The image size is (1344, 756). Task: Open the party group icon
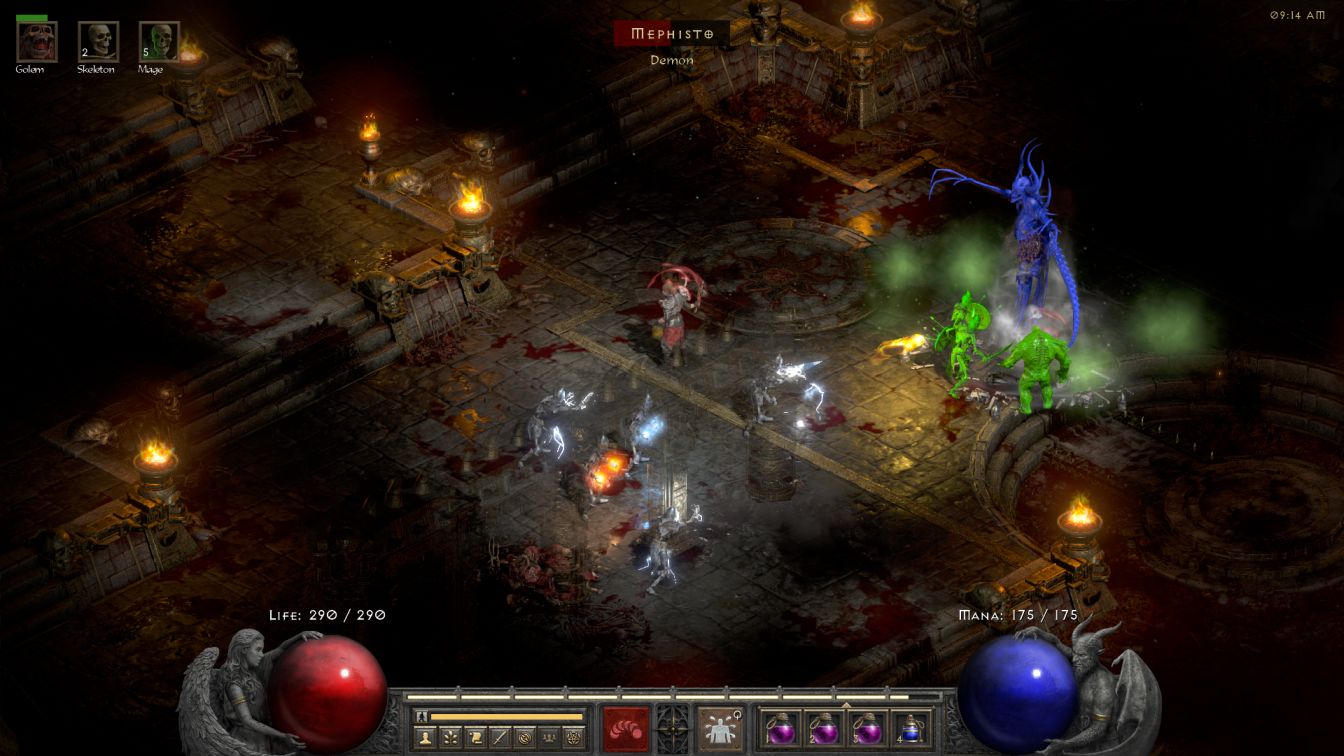coord(548,737)
